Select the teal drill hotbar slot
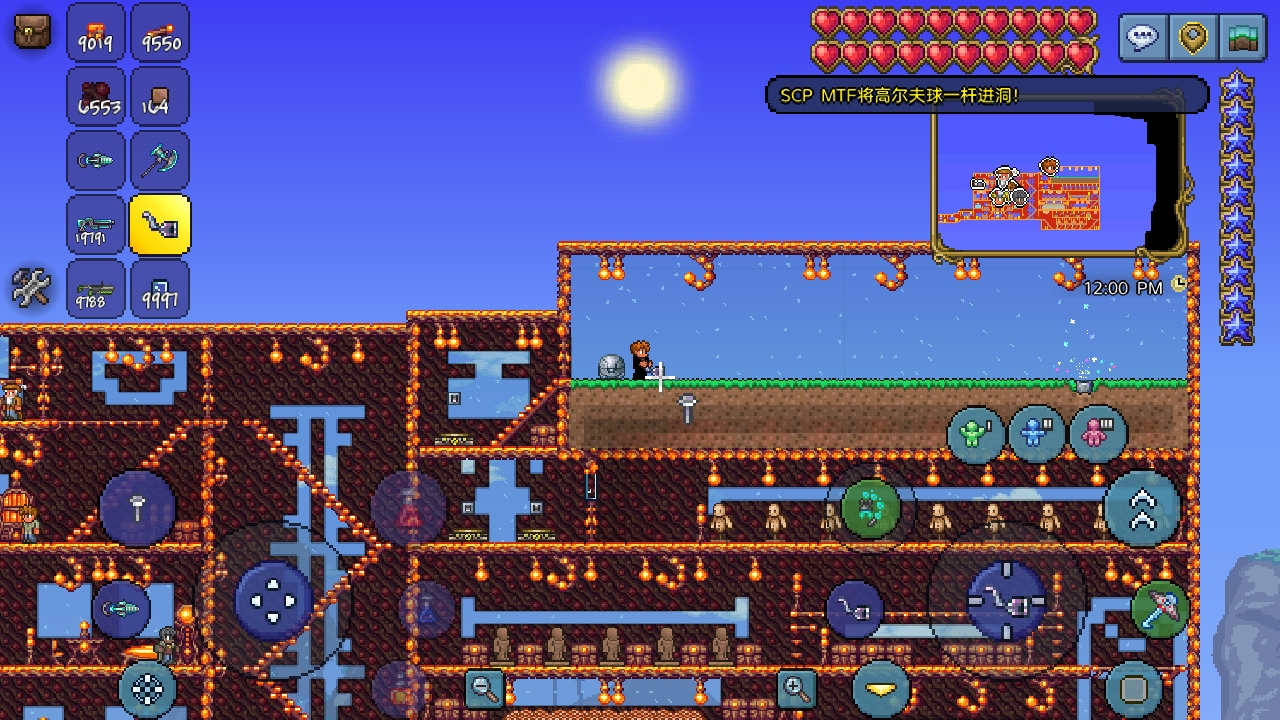This screenshot has height=720, width=1280. 96,160
